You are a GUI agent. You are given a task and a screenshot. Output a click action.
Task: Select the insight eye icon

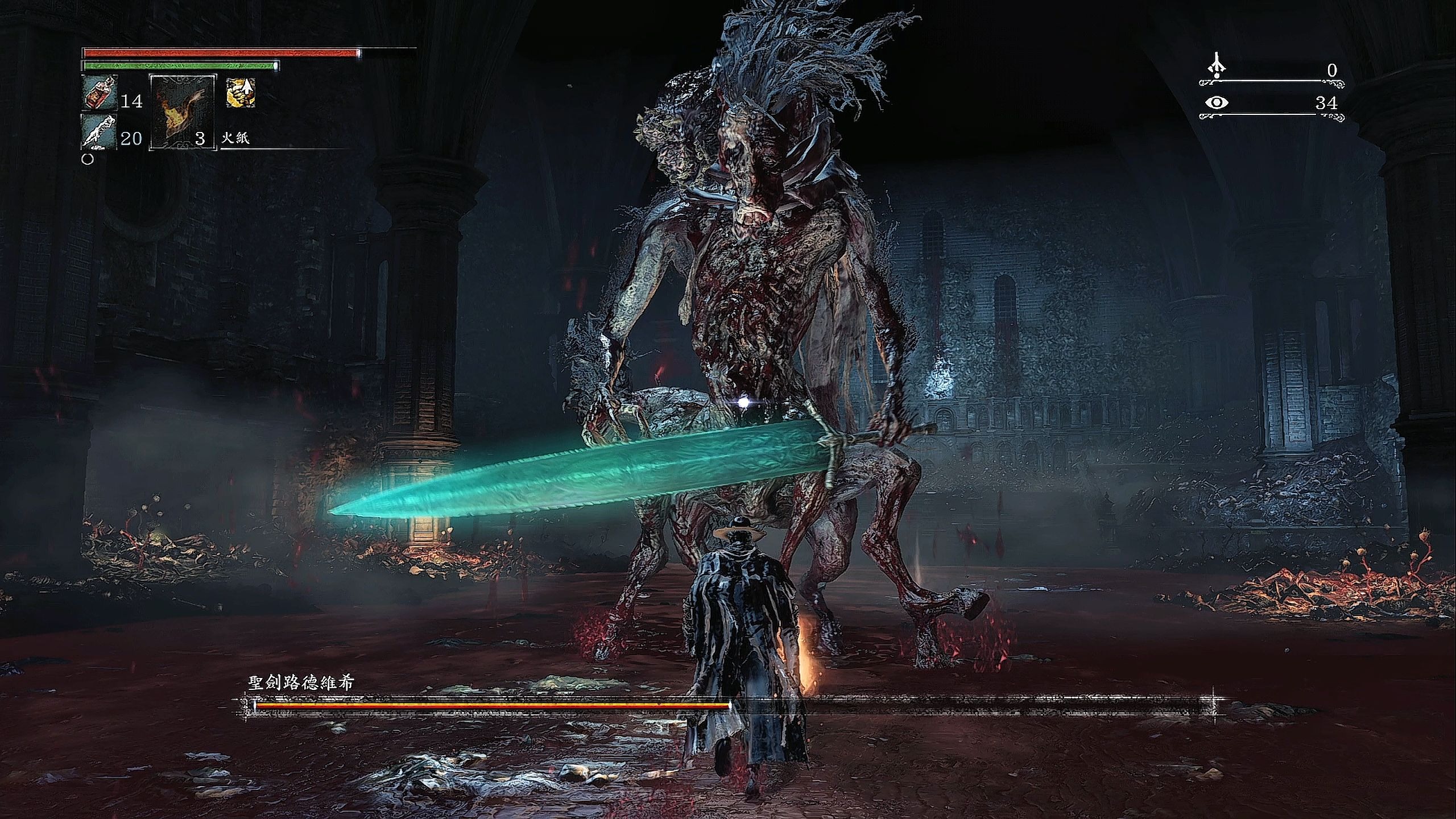pyautogui.click(x=1217, y=103)
